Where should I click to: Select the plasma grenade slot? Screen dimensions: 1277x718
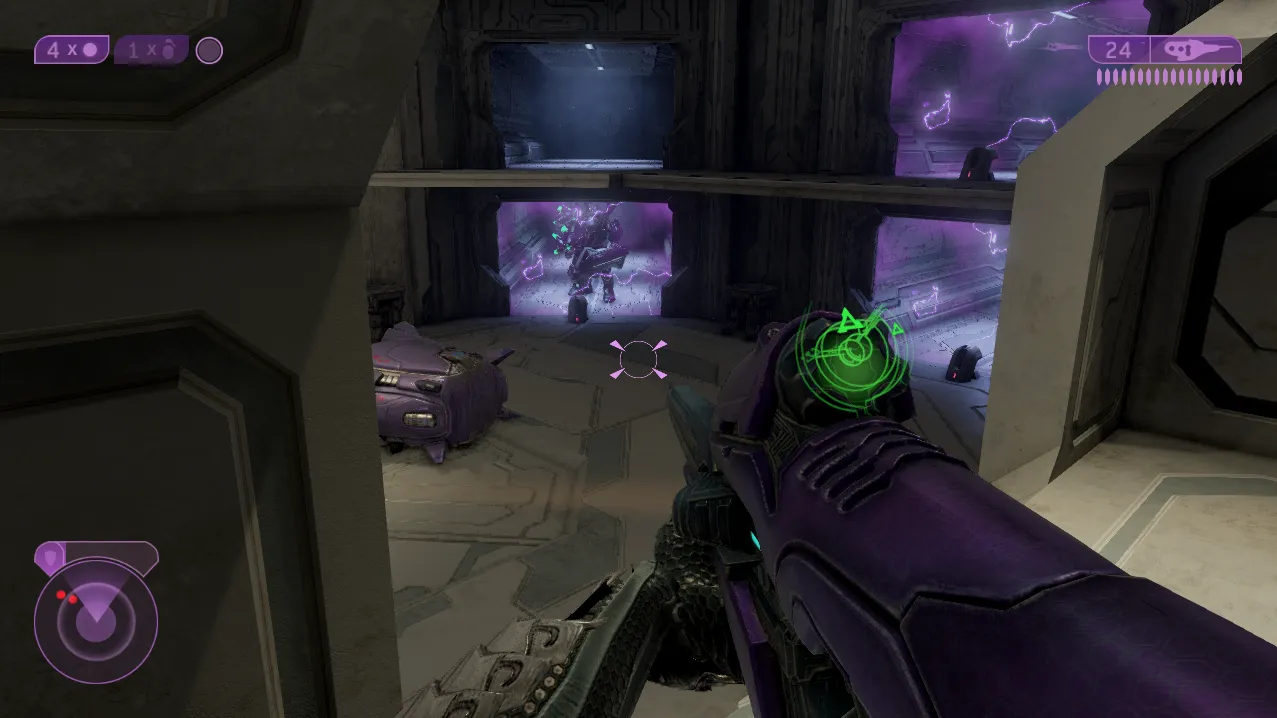[71, 50]
